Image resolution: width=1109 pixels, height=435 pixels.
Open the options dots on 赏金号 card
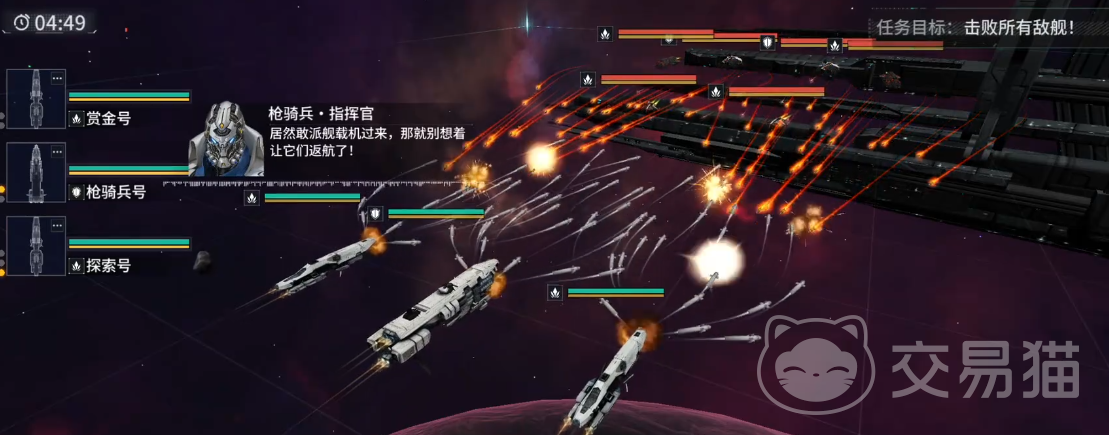click(x=57, y=78)
